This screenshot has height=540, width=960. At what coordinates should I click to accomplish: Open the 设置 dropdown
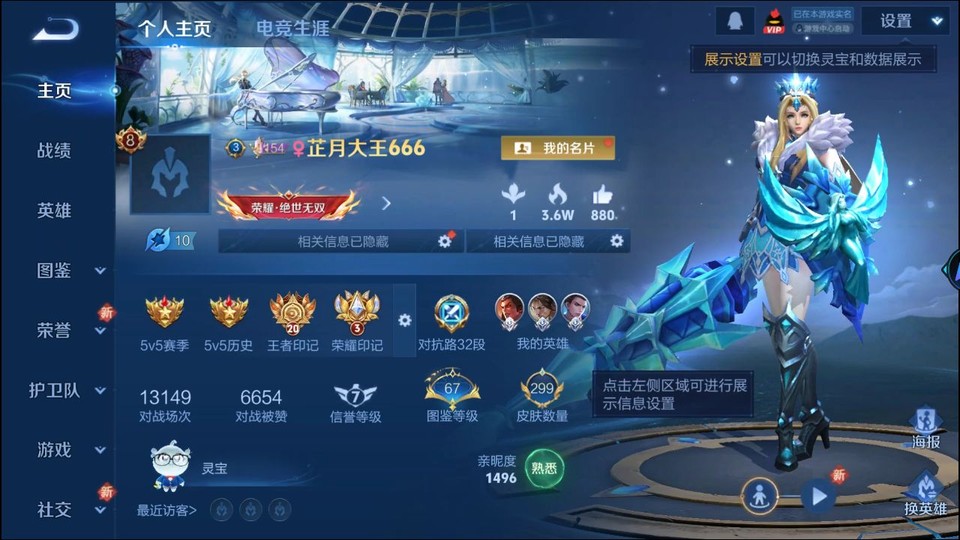pos(905,21)
